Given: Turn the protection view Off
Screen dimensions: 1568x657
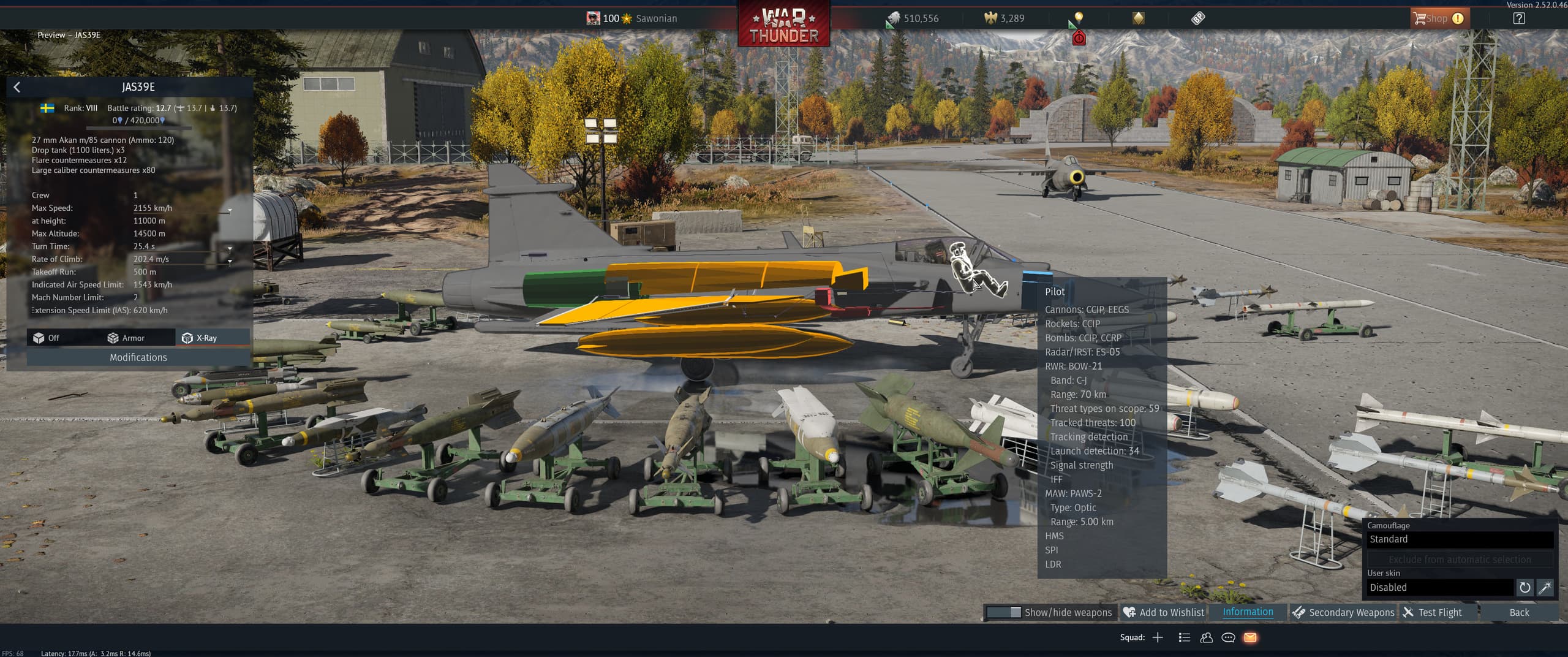Looking at the screenshot, I should [47, 338].
